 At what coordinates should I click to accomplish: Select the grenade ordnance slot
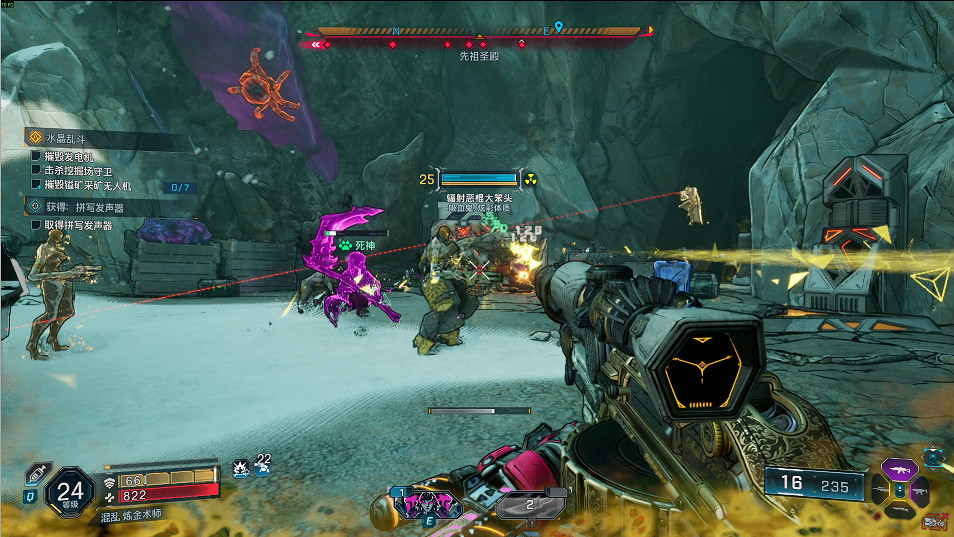[531, 505]
